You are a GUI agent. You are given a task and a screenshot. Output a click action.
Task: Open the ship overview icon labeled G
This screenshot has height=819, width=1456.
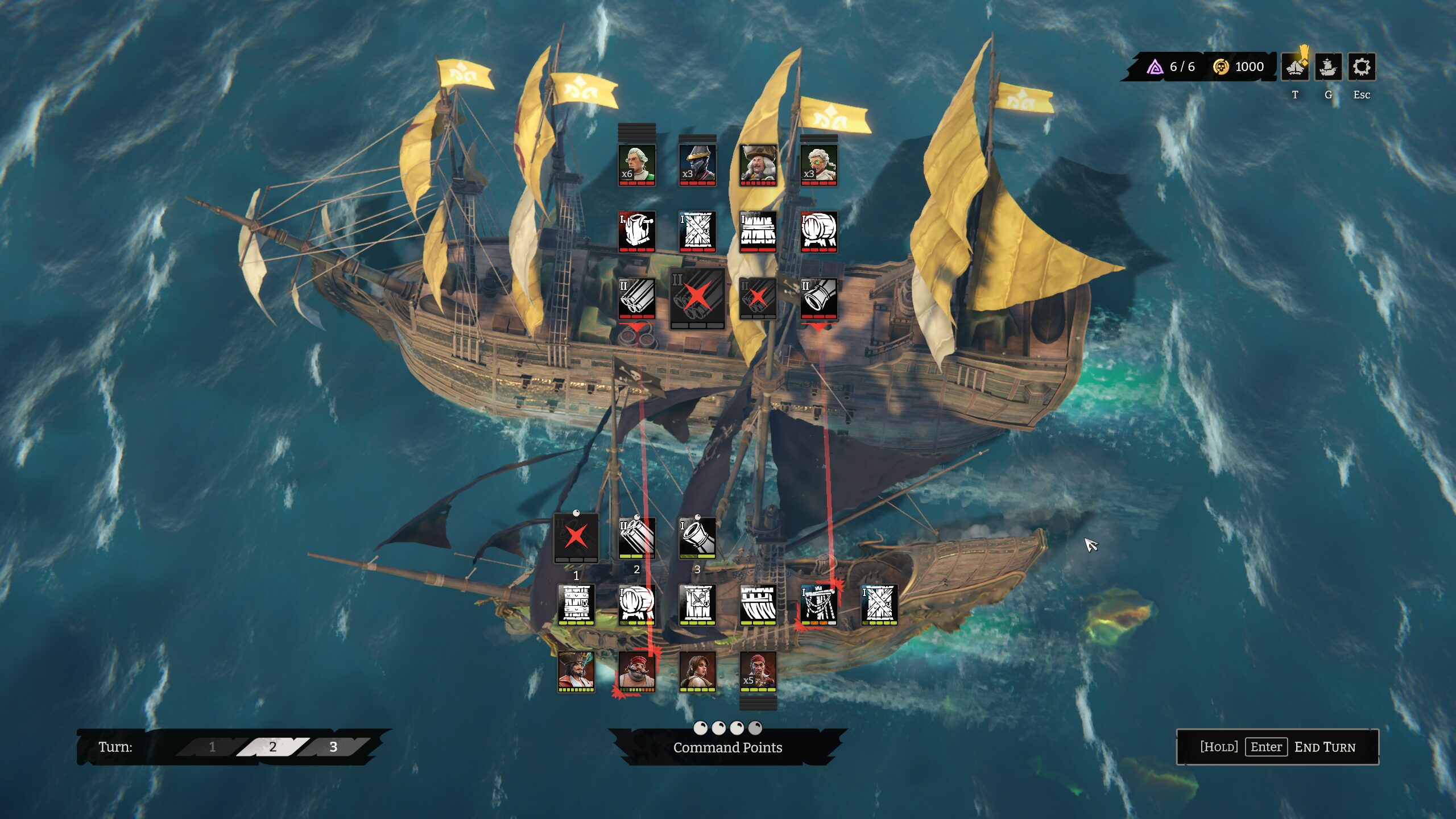(x=1328, y=68)
